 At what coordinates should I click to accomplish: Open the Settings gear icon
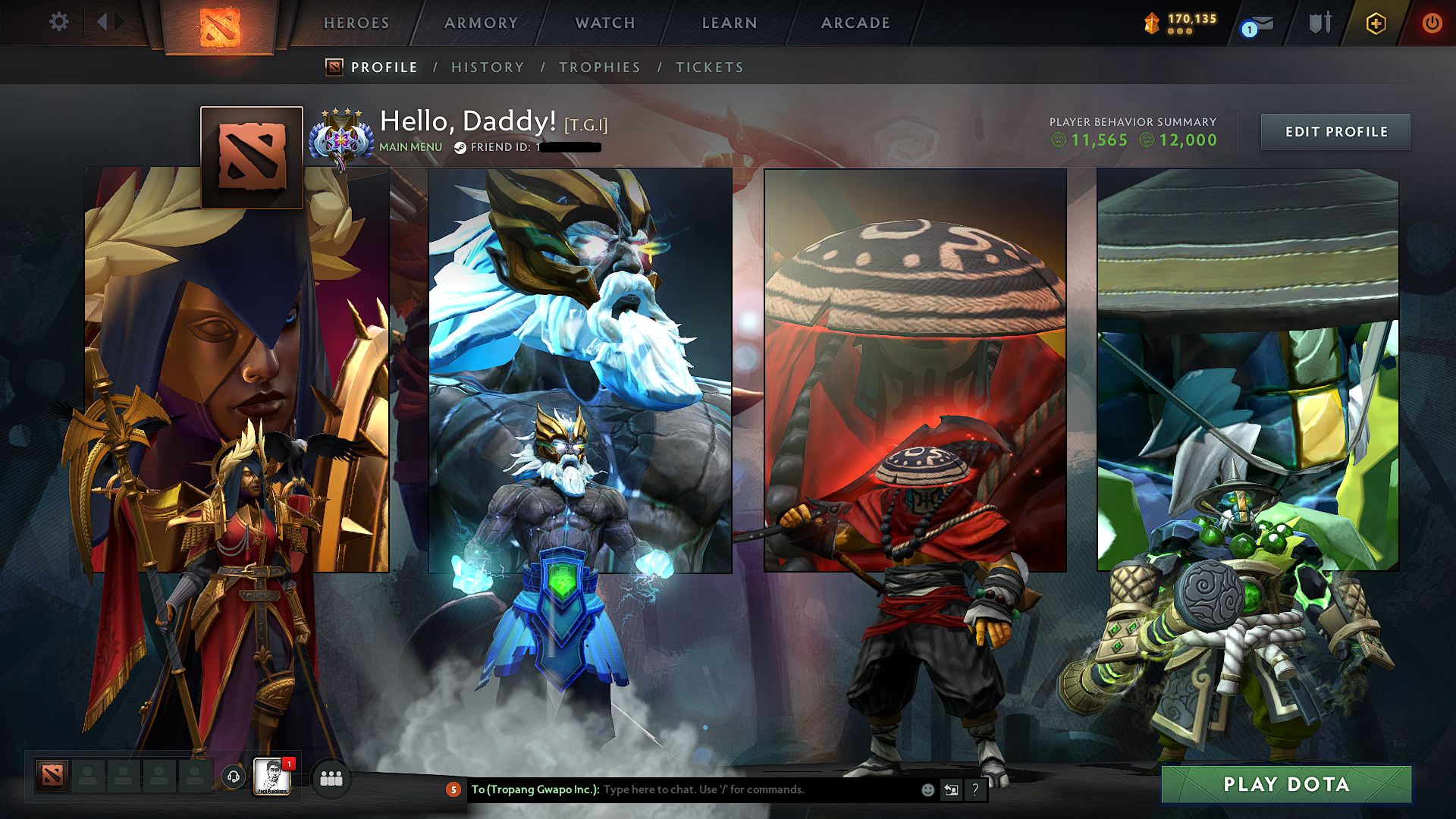tap(58, 23)
